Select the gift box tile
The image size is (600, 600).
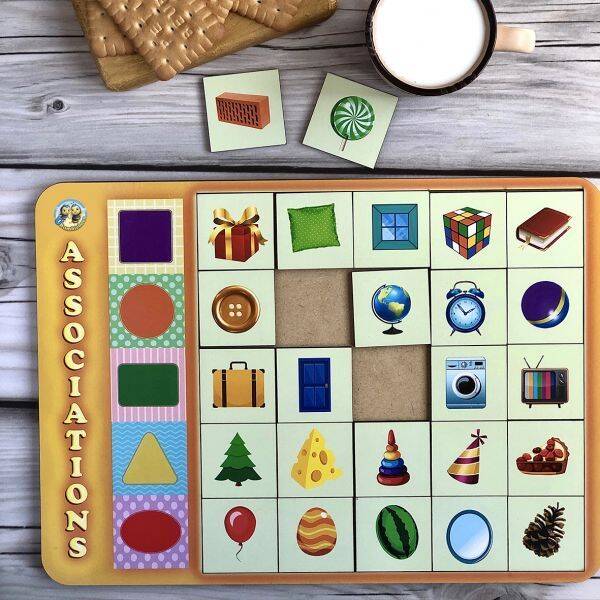(x=236, y=231)
